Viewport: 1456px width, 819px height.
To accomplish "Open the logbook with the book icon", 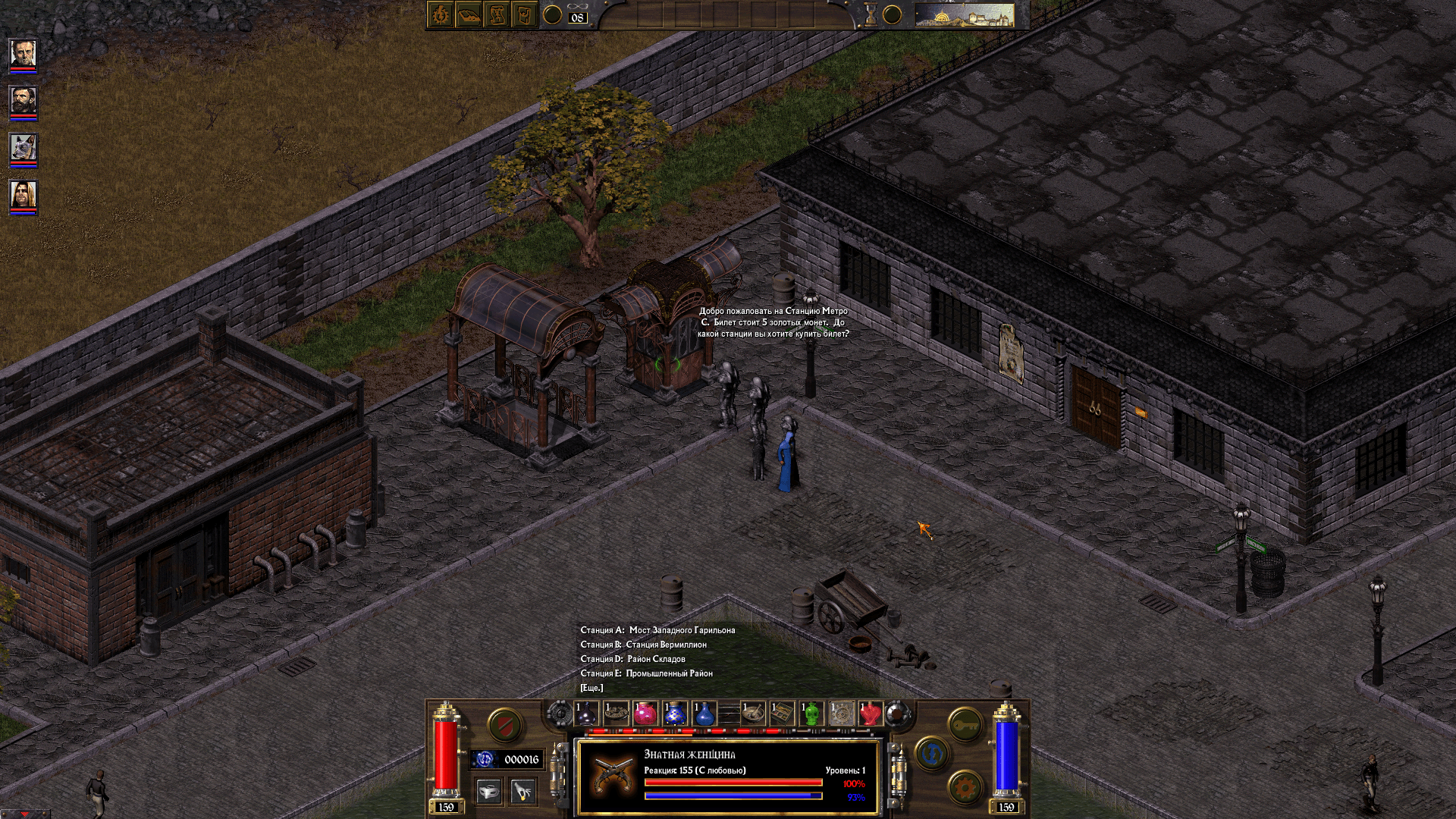I will pyautogui.click(x=467, y=14).
